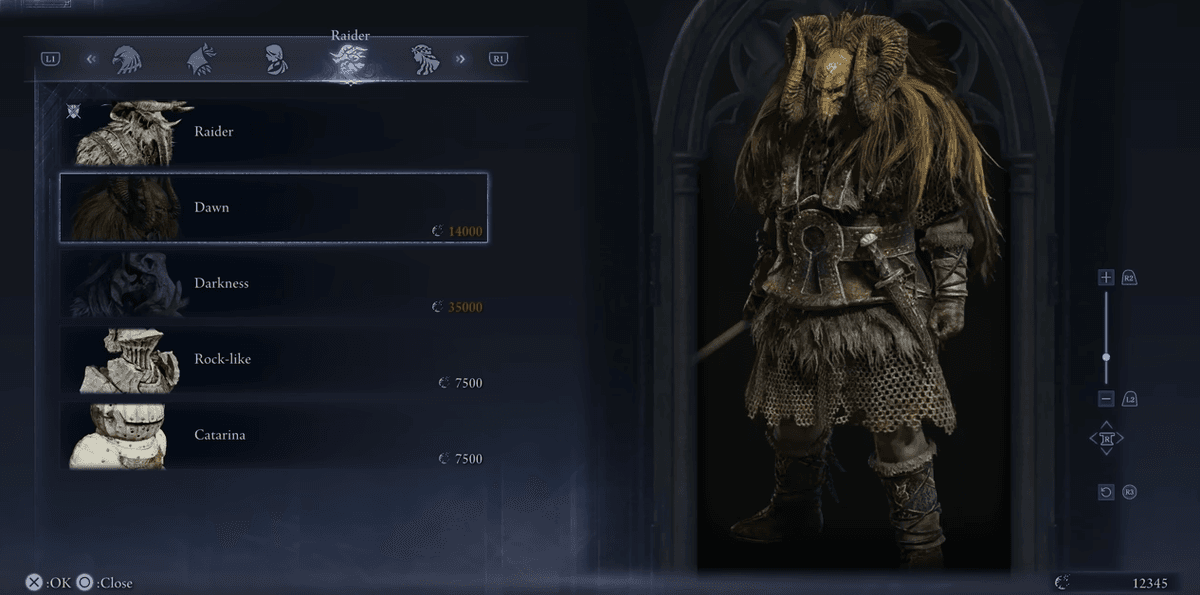This screenshot has height=595, width=1200.
Task: Switch to the eagle head character tab
Action: point(124,60)
